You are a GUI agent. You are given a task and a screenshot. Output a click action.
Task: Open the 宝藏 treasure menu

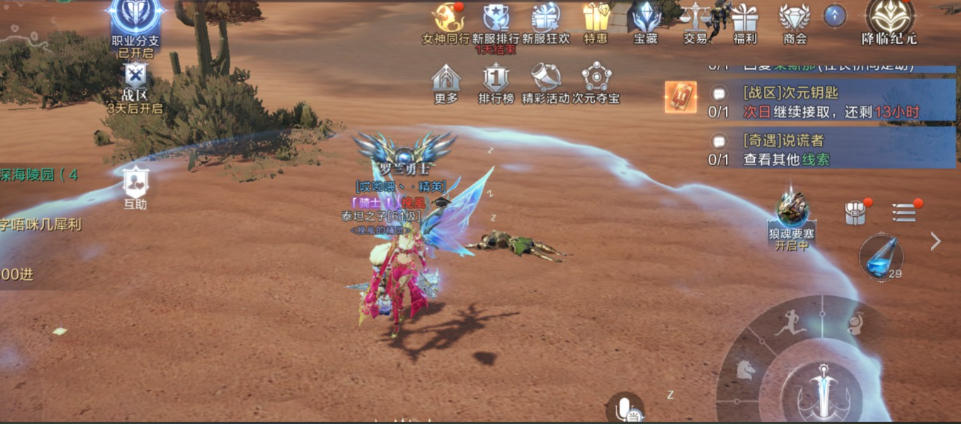[645, 19]
